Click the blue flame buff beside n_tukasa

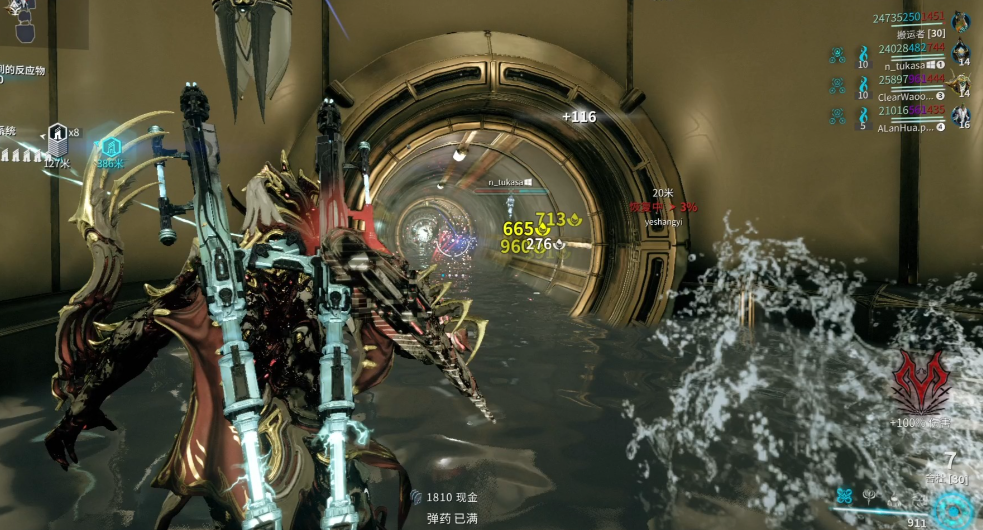click(x=864, y=53)
